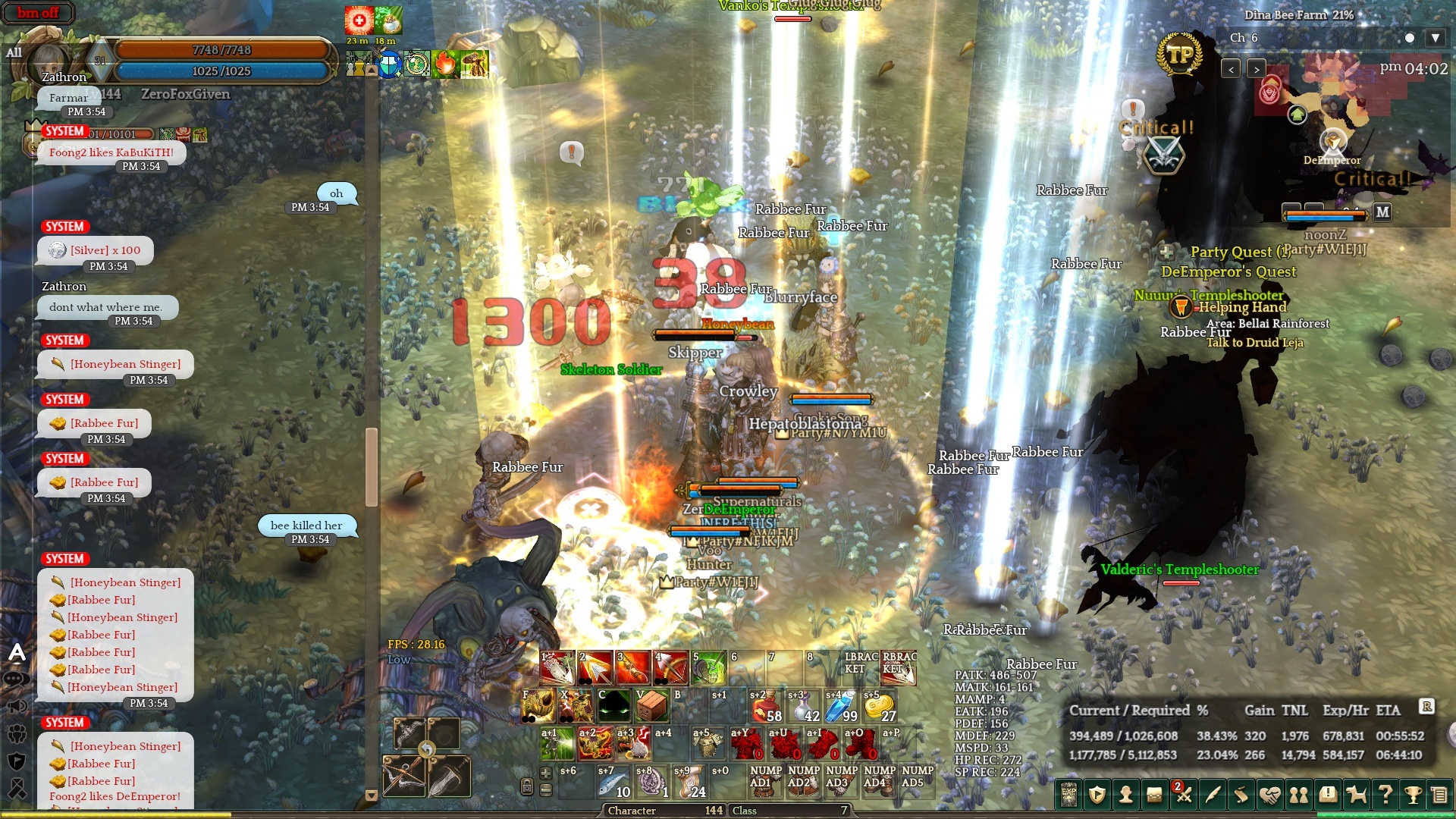Select the blue crystal slot showing 99

[842, 706]
